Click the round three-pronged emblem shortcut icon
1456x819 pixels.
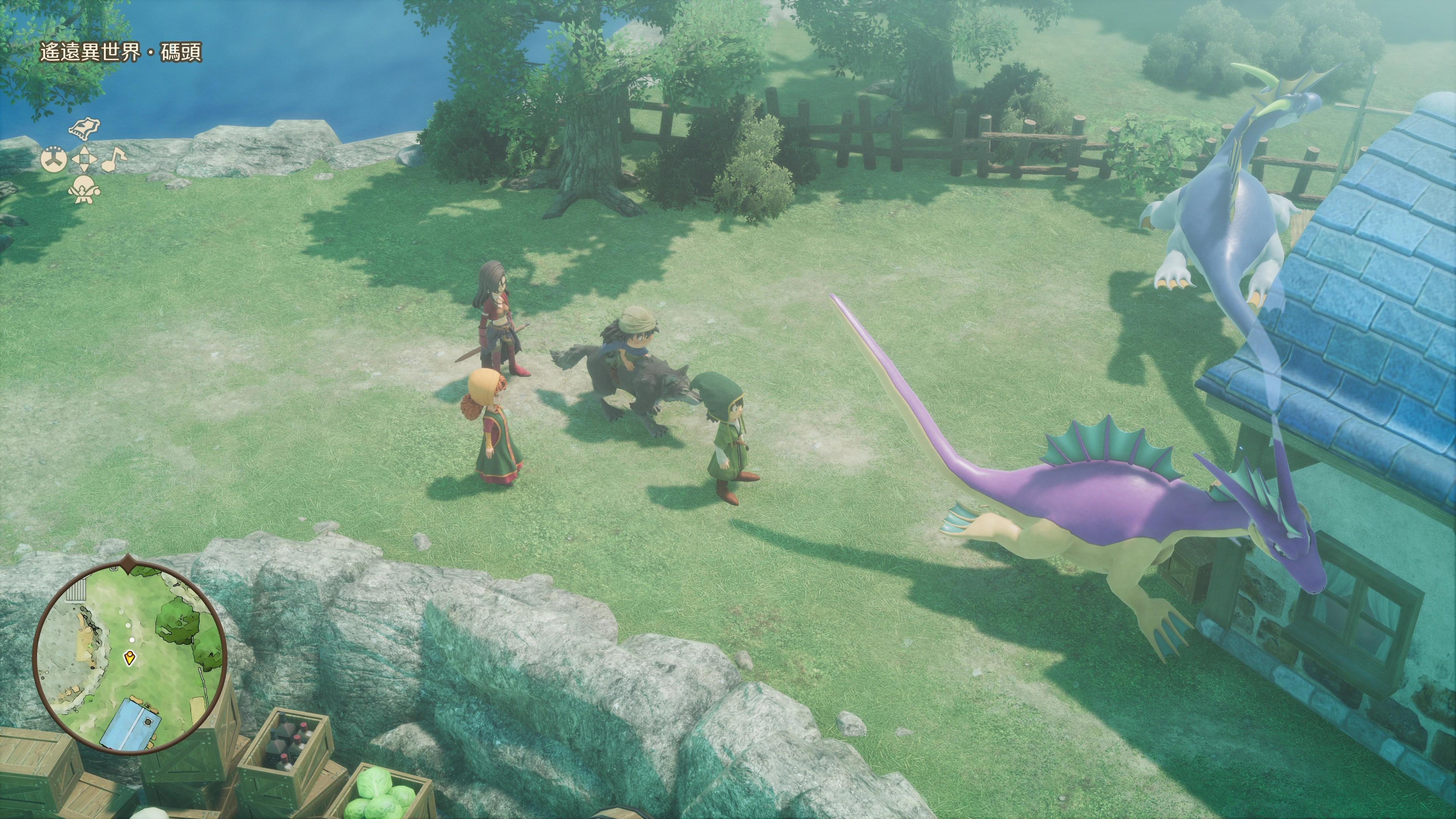[54, 159]
